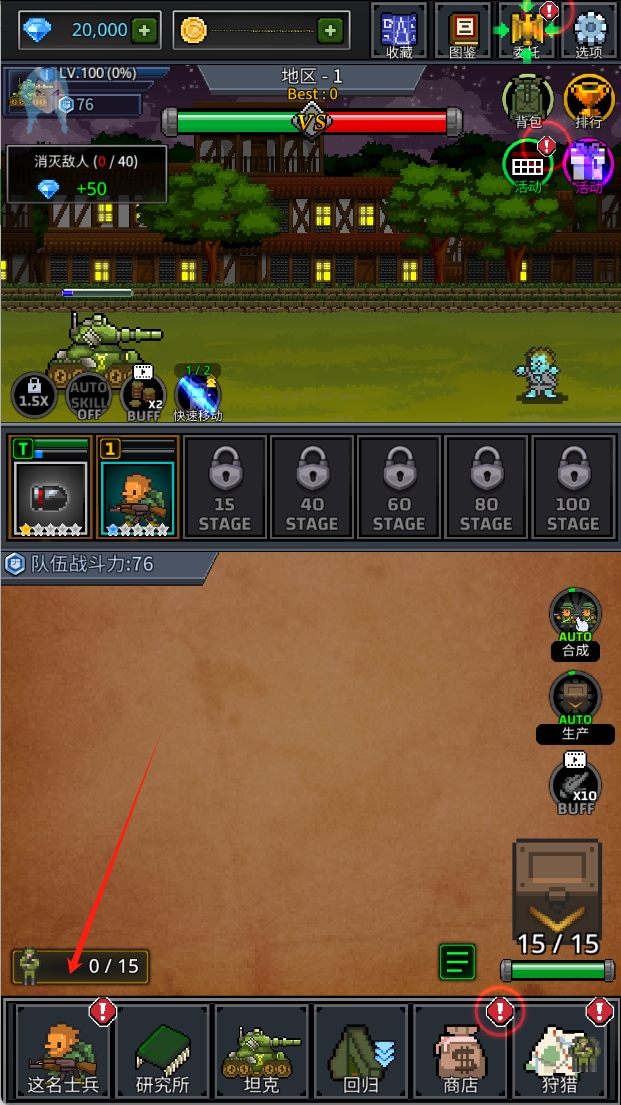Open the 图鉴 encyclopedia
This screenshot has height=1105, width=621.
click(462, 31)
